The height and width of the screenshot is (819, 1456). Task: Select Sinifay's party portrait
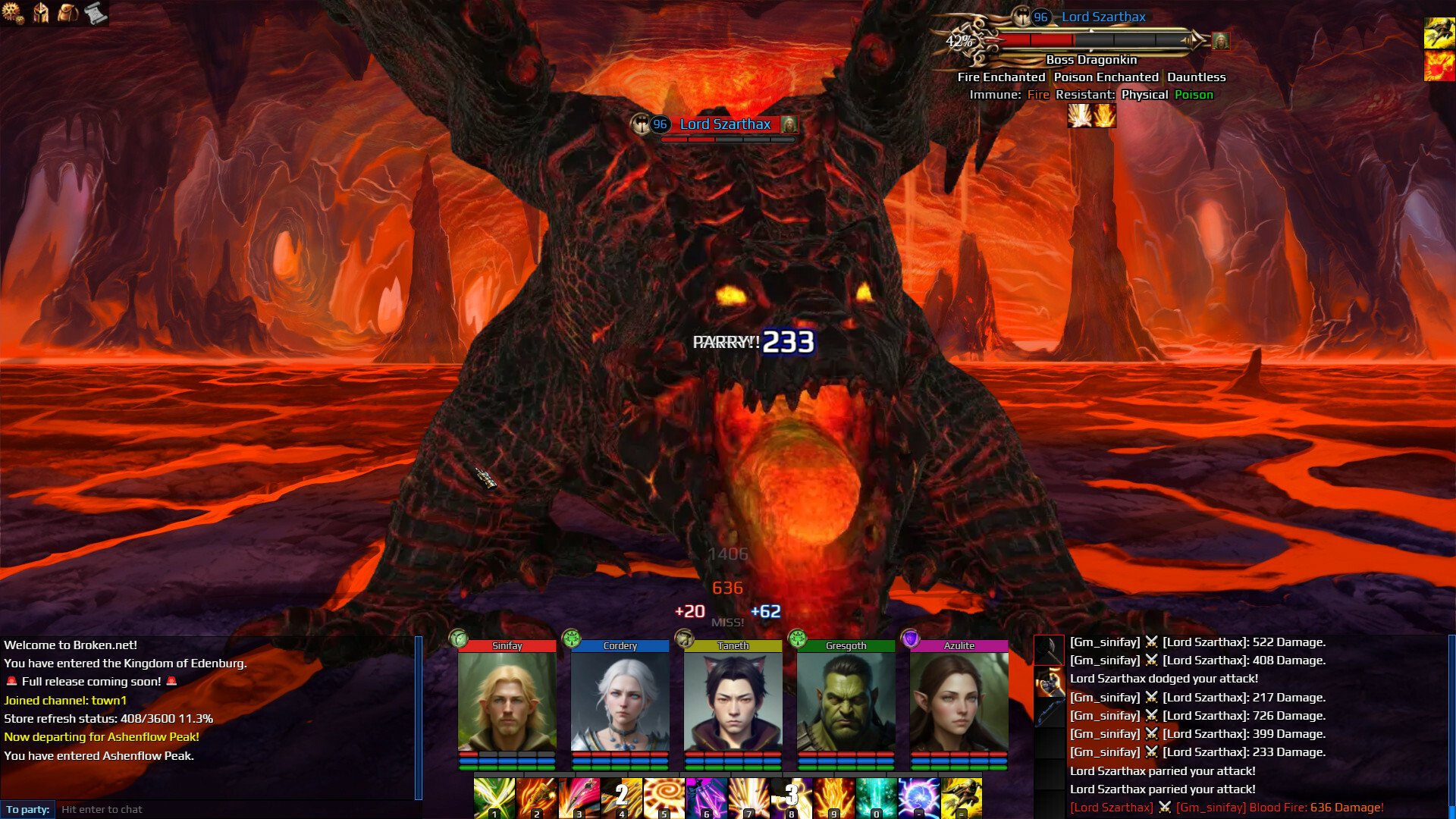coord(507,701)
